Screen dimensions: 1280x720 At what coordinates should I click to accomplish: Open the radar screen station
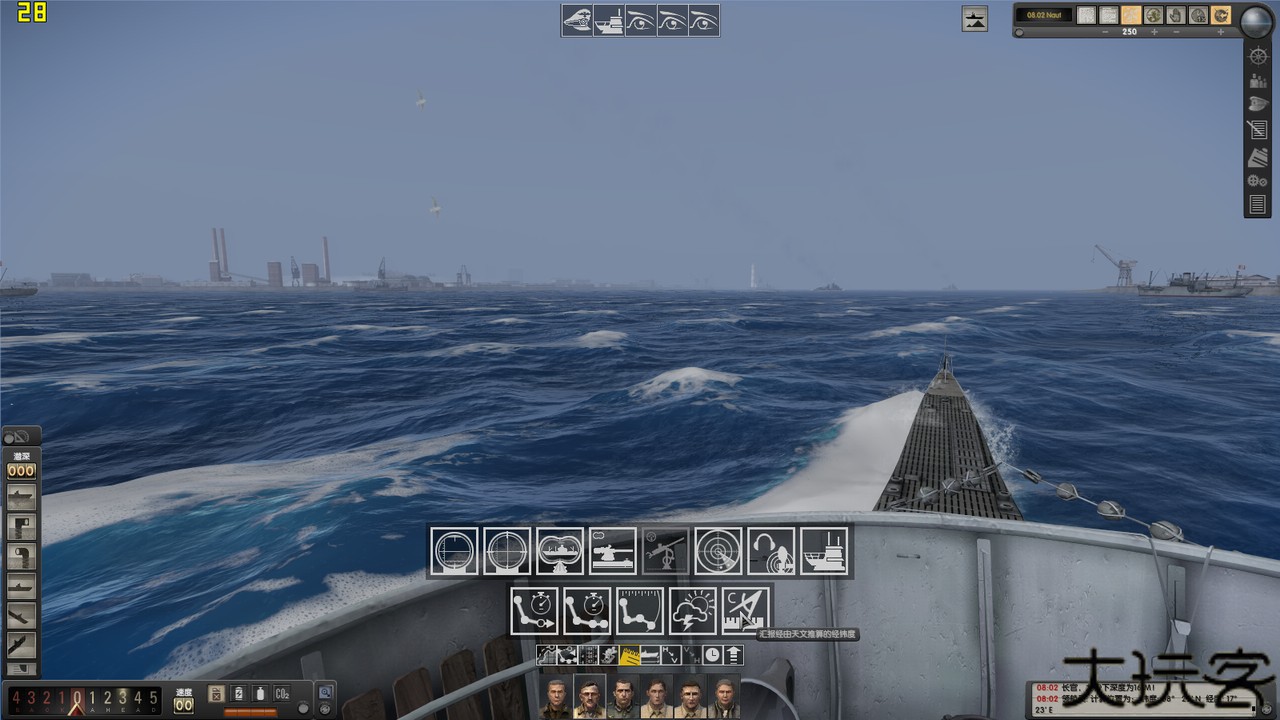pyautogui.click(x=719, y=551)
